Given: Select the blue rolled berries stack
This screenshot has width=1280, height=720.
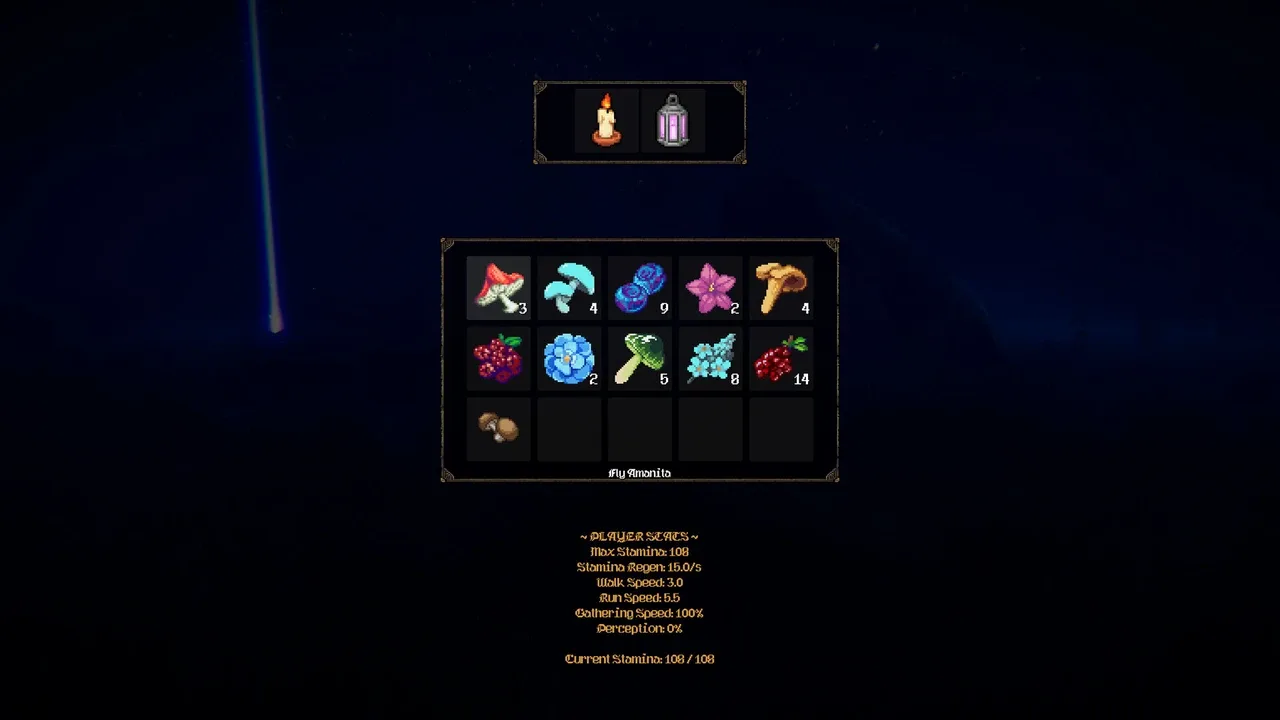Looking at the screenshot, I should point(640,288).
